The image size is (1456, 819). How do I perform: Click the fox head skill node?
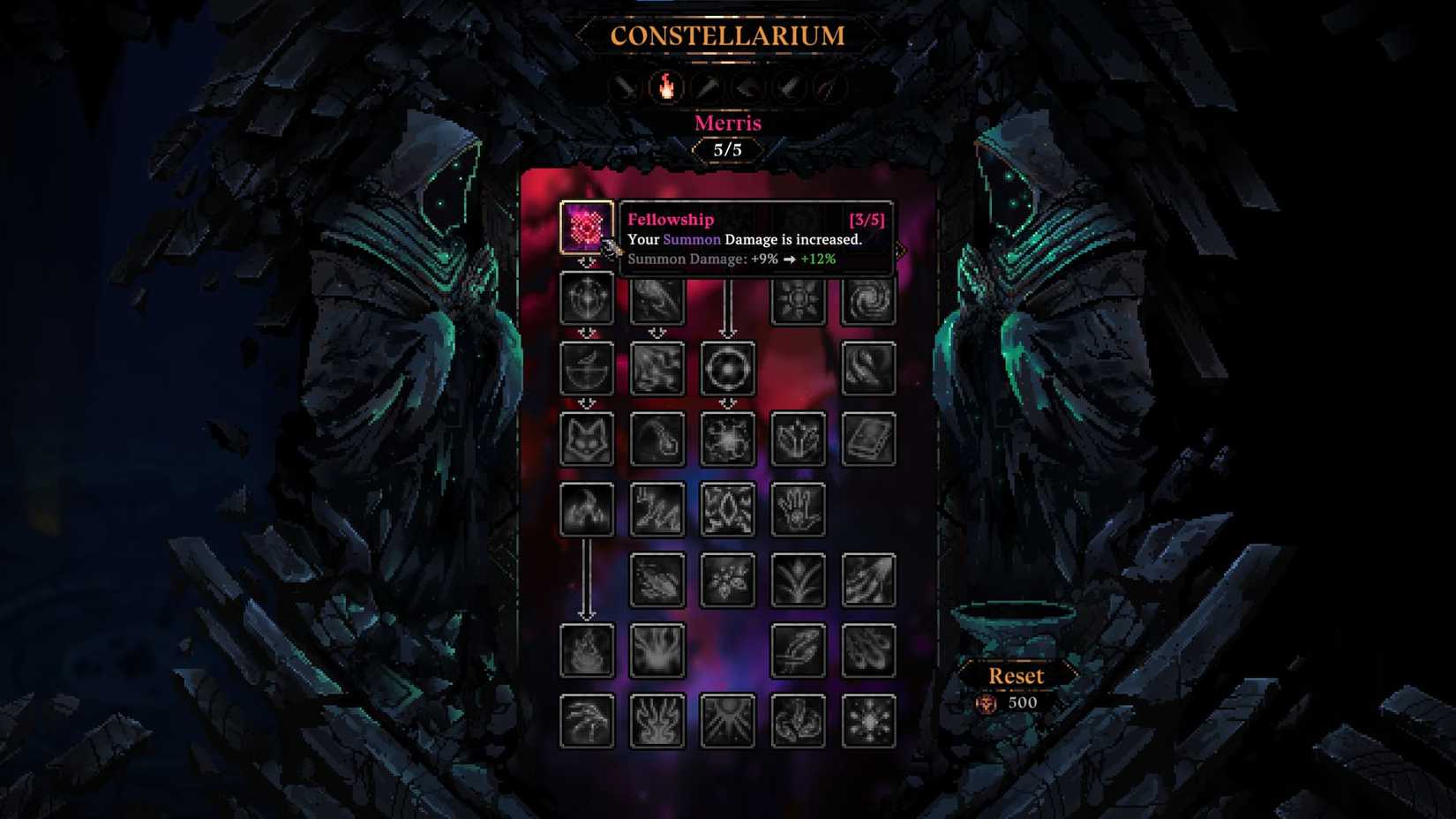click(588, 439)
